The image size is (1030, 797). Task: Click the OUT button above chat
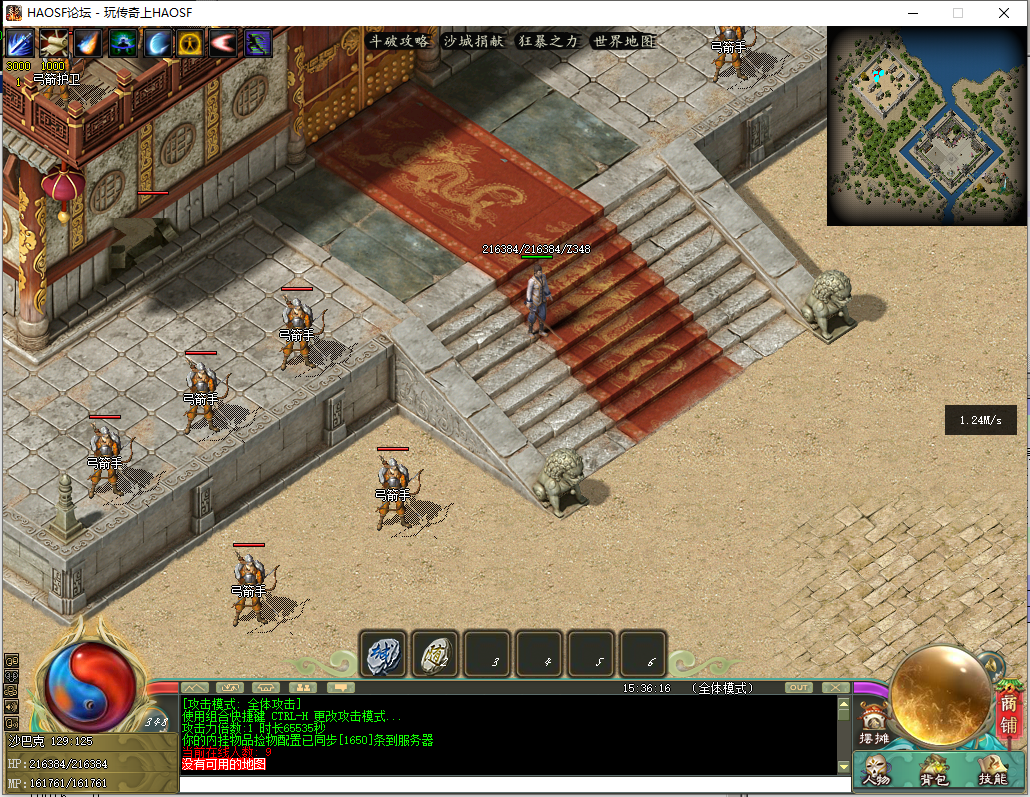799,687
